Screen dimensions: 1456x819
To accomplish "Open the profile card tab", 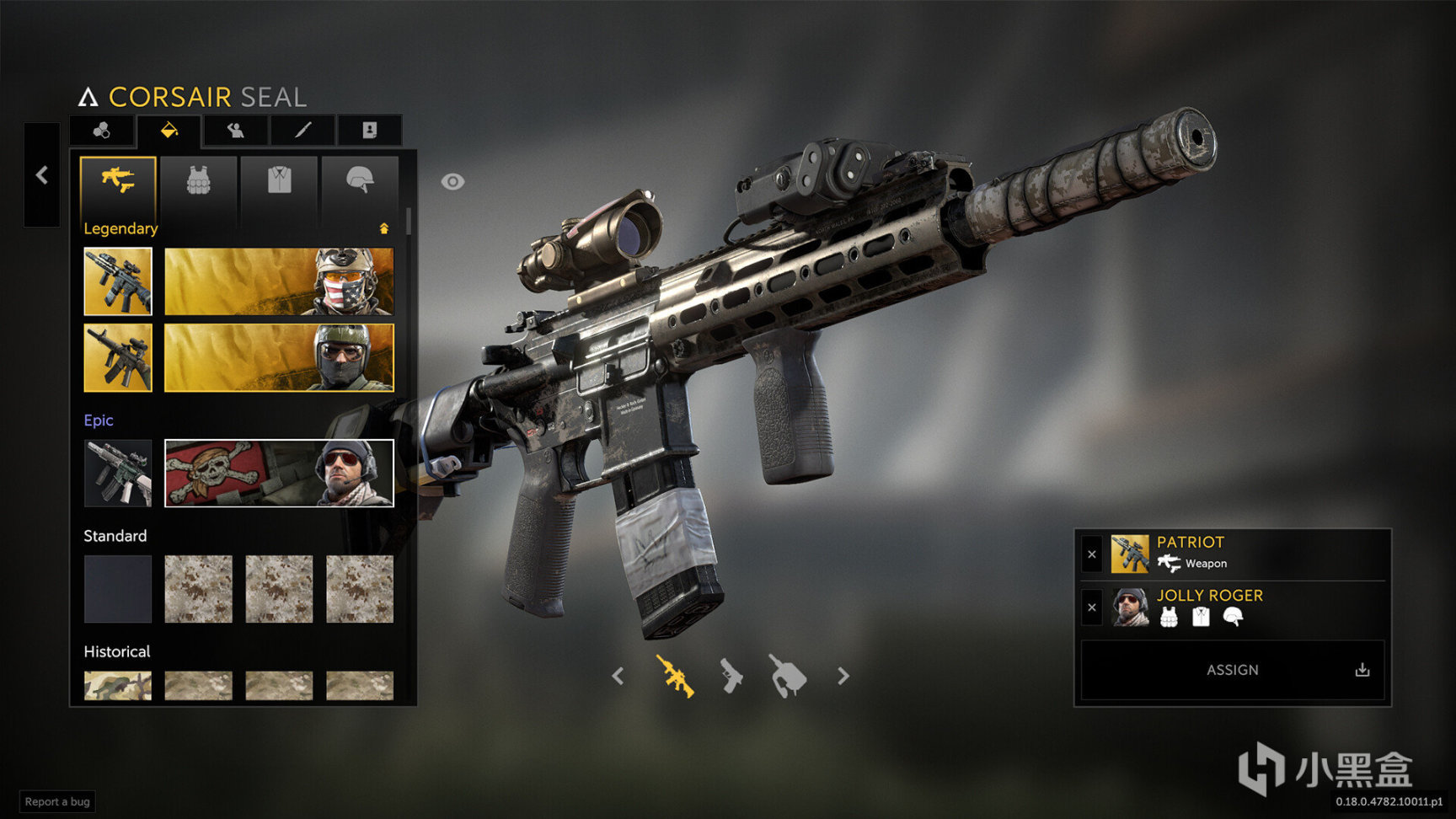I will 369,131.
